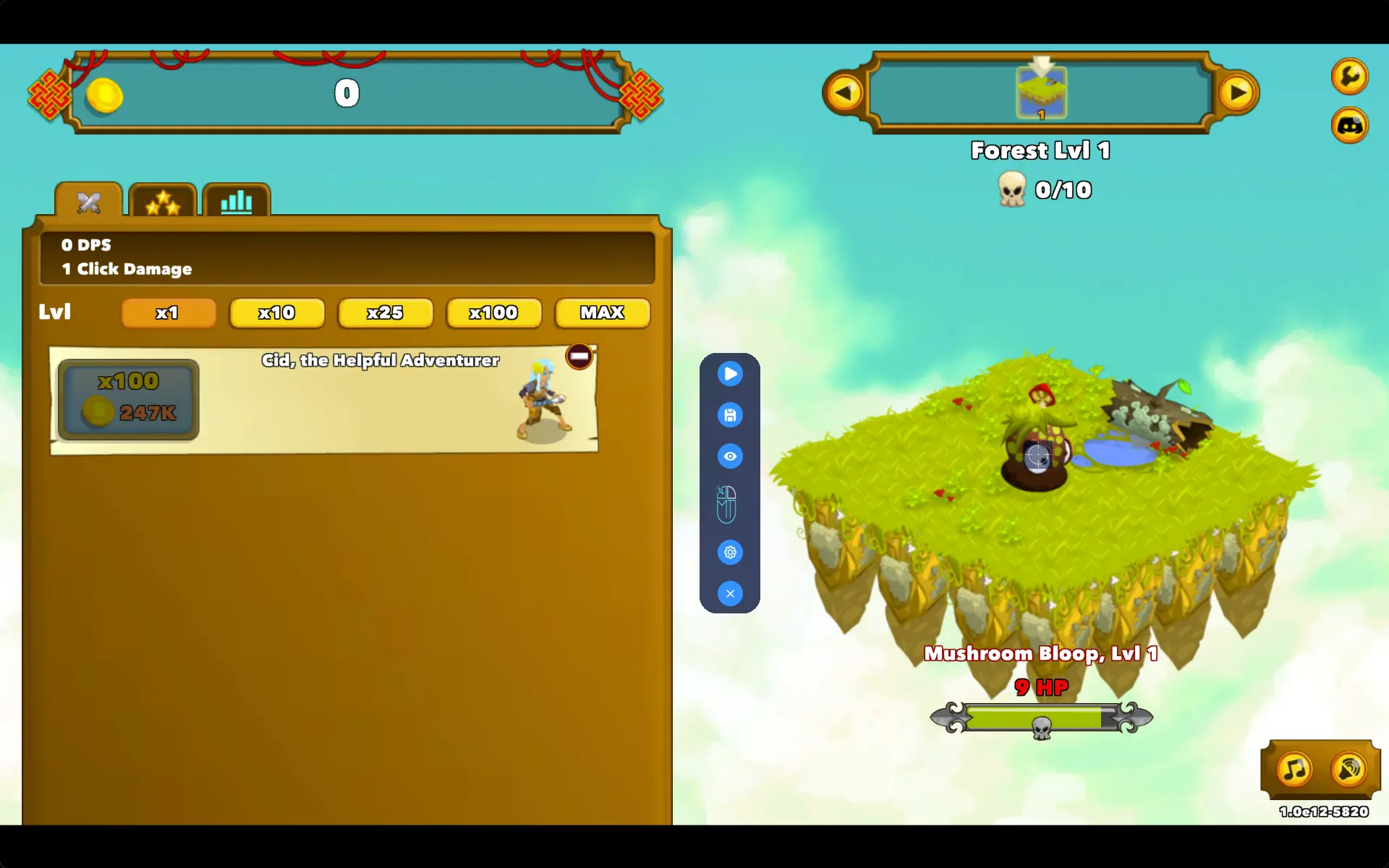
Task: Switch to the crossed swords heroes tab
Action: pyautogui.click(x=89, y=202)
